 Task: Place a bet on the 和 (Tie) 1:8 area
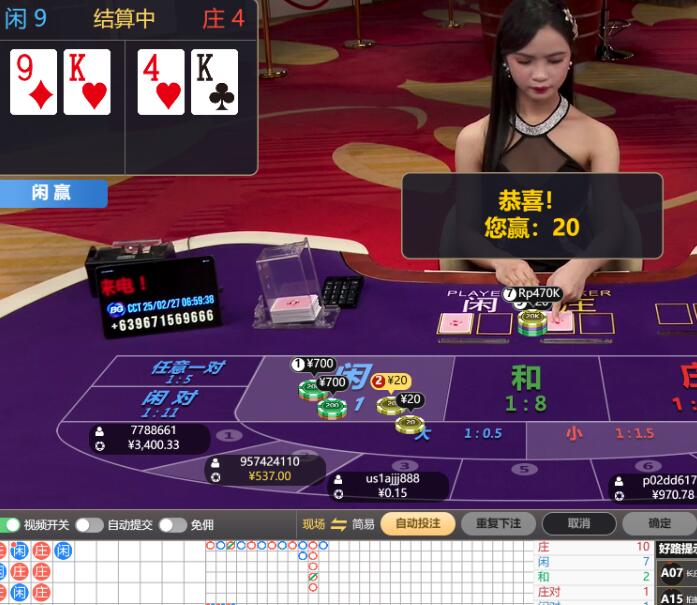click(526, 388)
